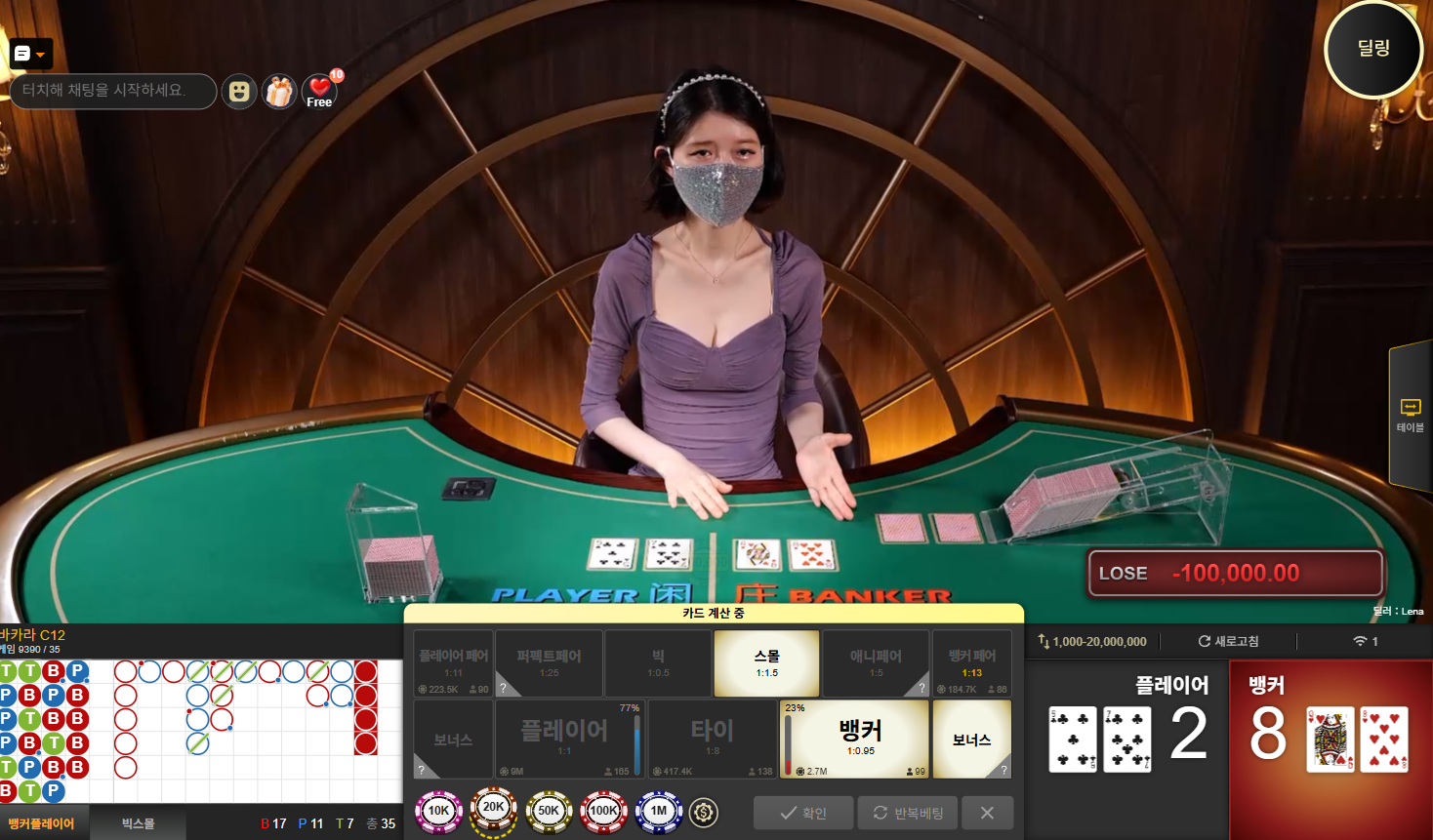The height and width of the screenshot is (840, 1433).
Task: Pick the 50K chip
Action: (x=549, y=811)
